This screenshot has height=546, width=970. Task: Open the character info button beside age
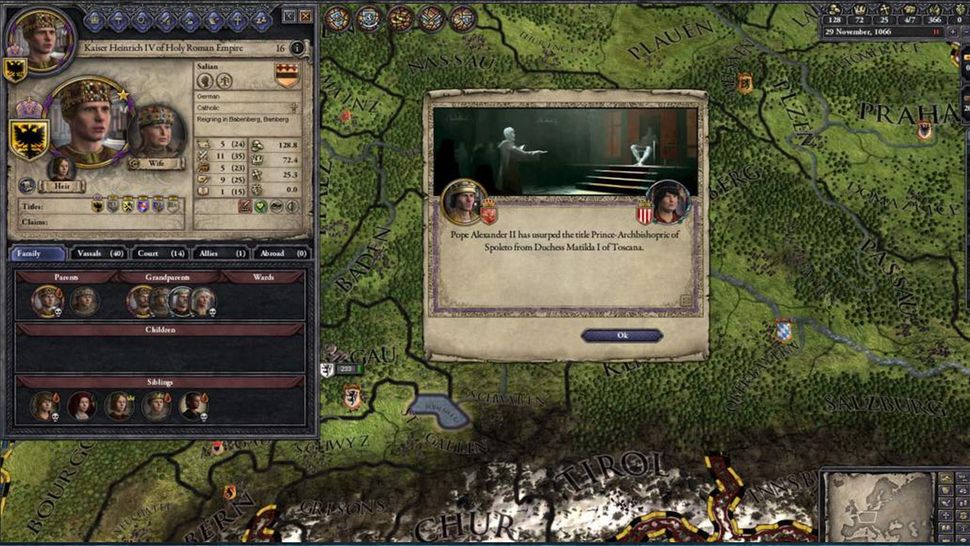pyautogui.click(x=297, y=48)
